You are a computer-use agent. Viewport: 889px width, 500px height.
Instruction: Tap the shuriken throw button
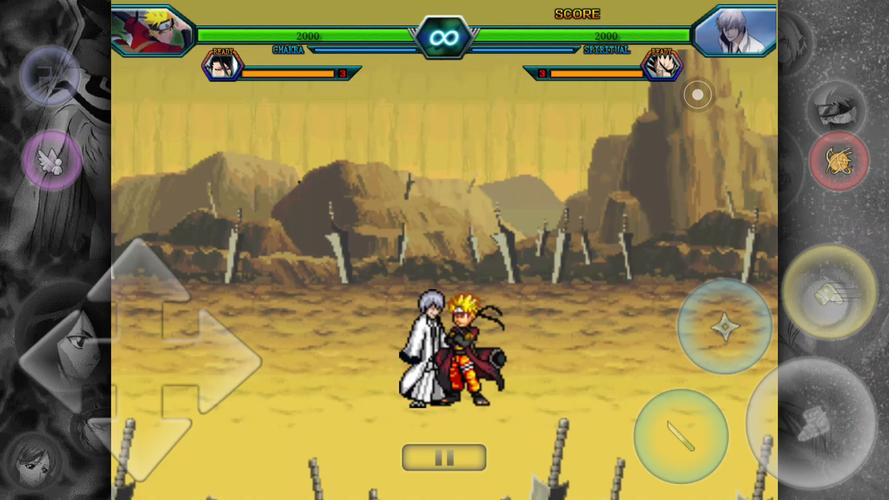[724, 326]
